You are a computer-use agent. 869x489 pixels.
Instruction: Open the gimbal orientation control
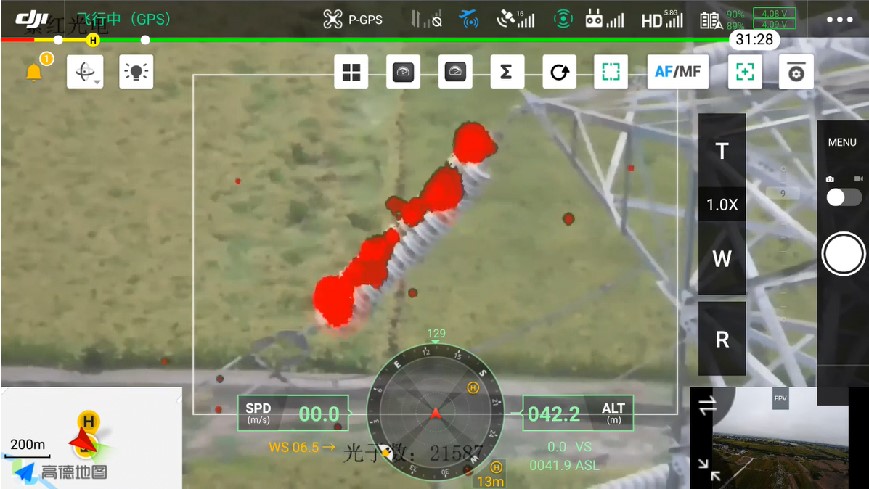86,72
